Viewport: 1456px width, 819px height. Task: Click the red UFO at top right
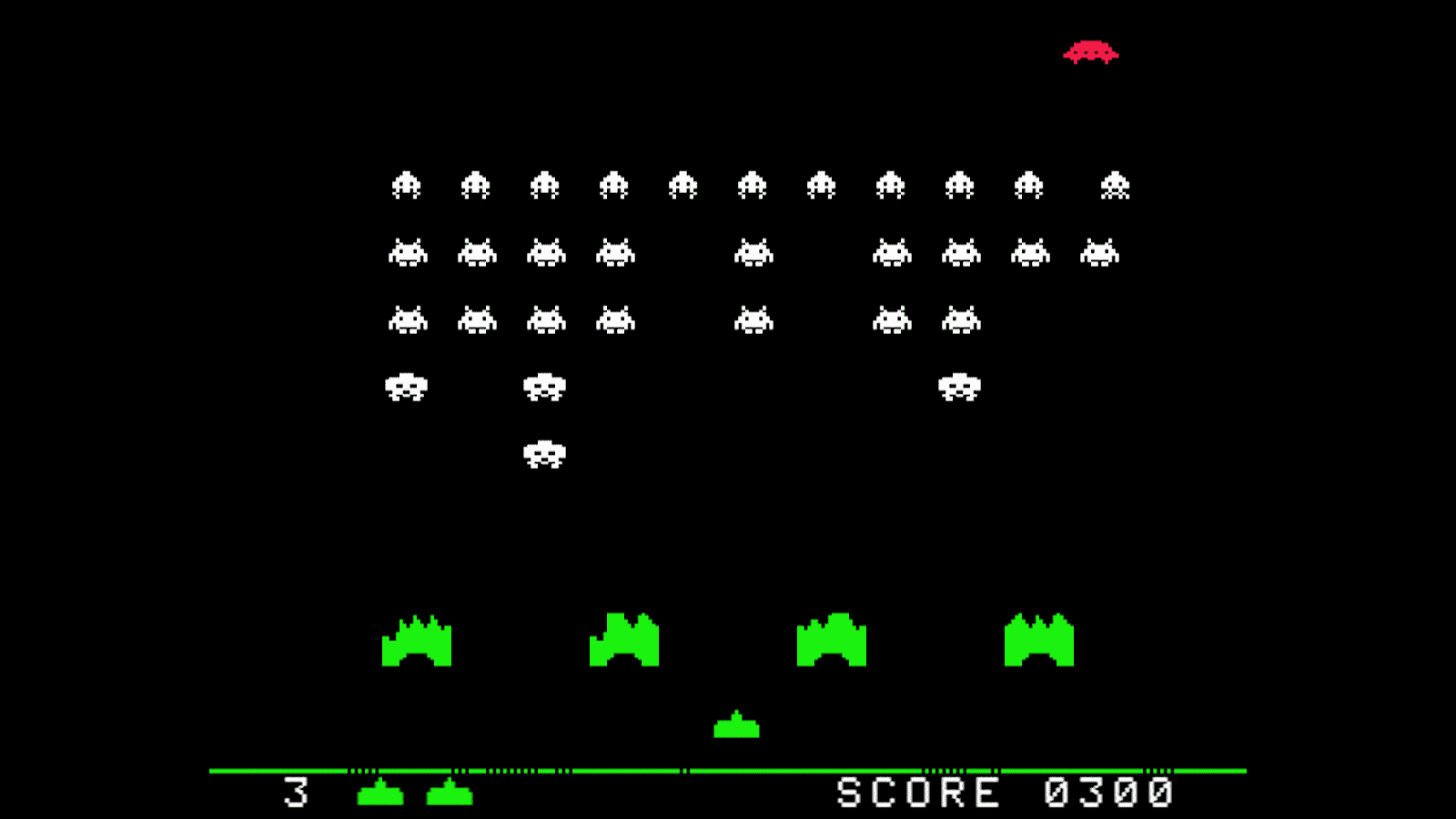tap(1092, 55)
